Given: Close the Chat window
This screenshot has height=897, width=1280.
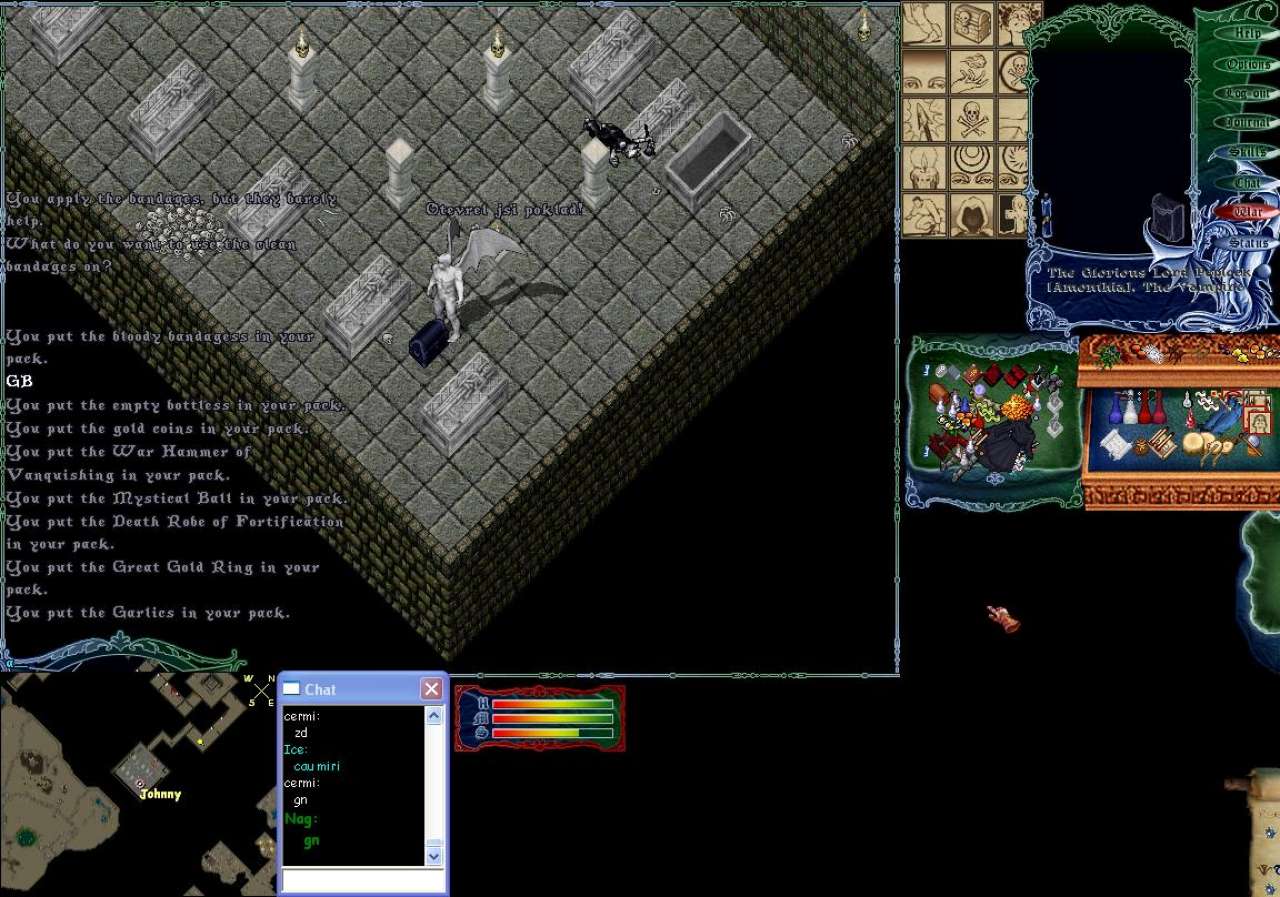Looking at the screenshot, I should click(431, 689).
